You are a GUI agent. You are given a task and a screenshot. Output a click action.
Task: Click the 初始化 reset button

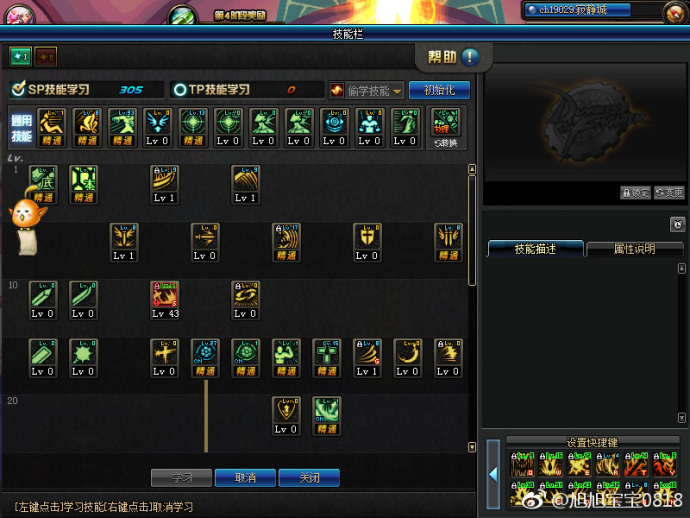438,90
